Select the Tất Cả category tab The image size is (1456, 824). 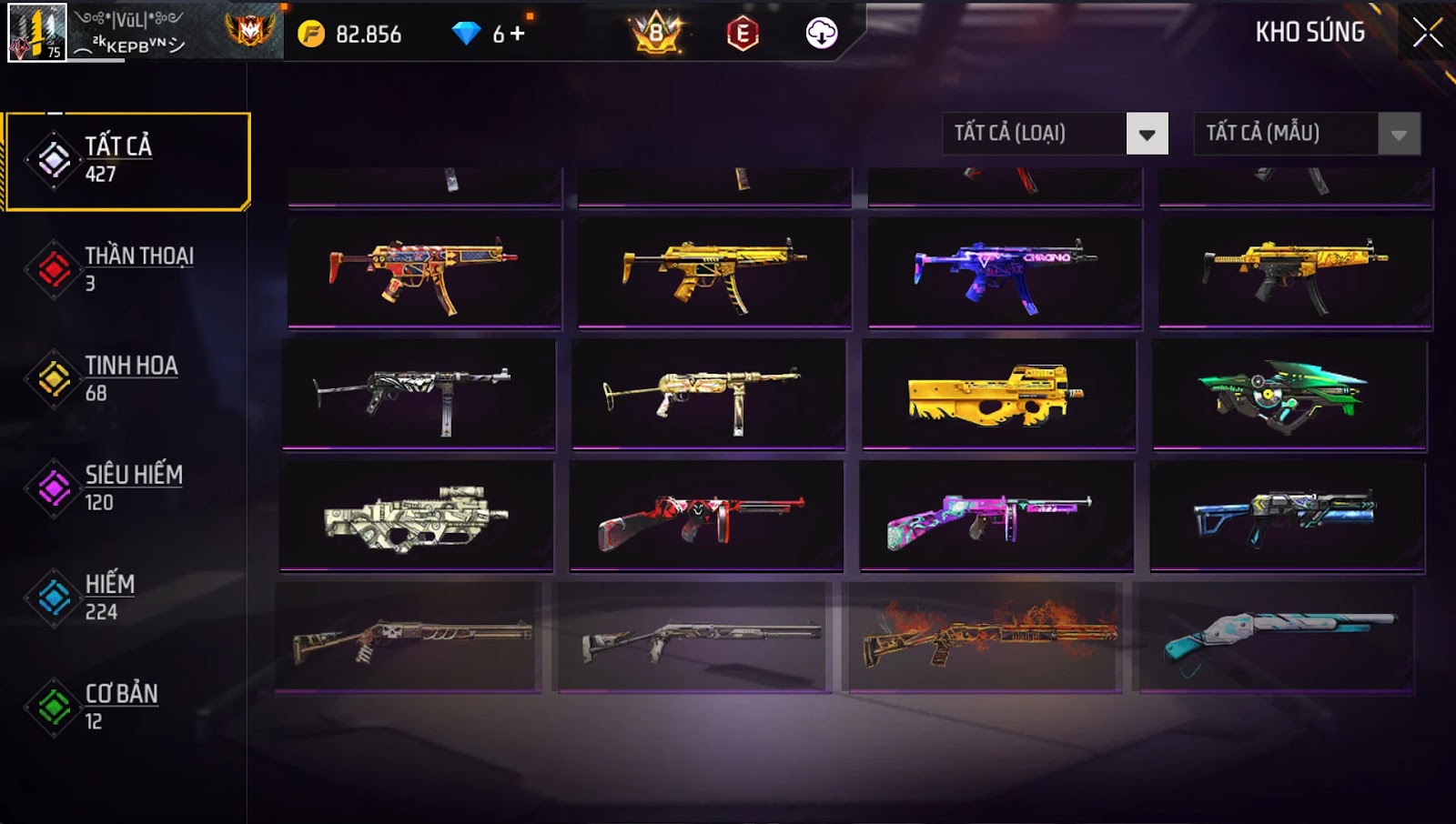coord(127,160)
